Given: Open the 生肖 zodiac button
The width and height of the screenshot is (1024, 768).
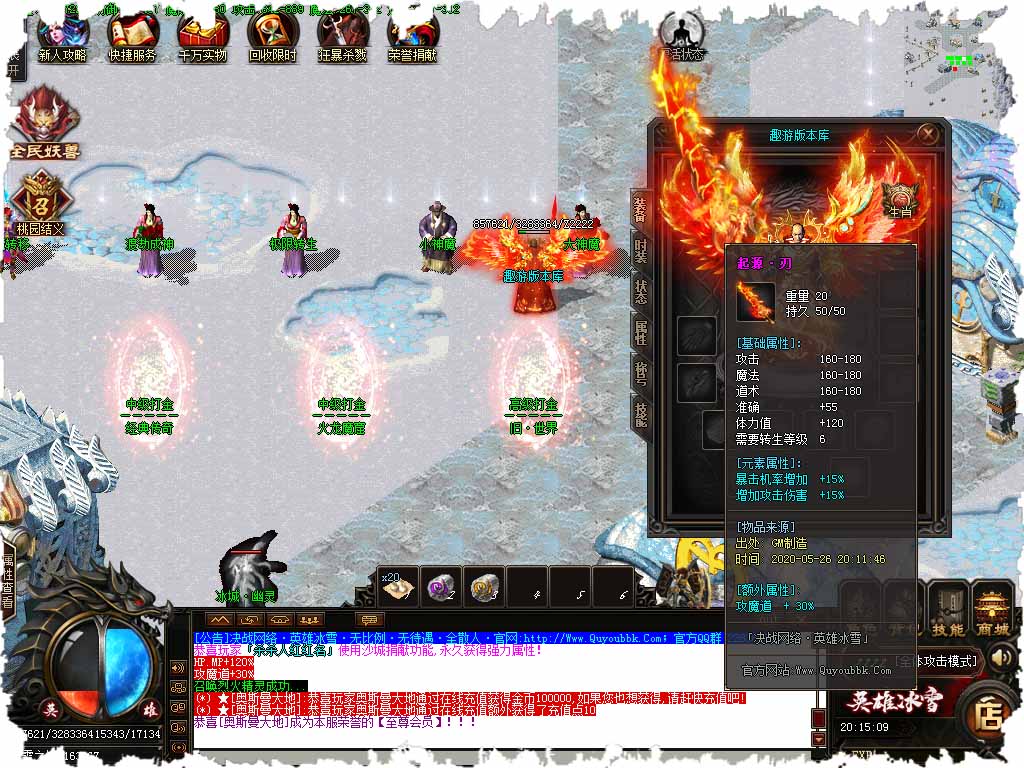Looking at the screenshot, I should (897, 197).
